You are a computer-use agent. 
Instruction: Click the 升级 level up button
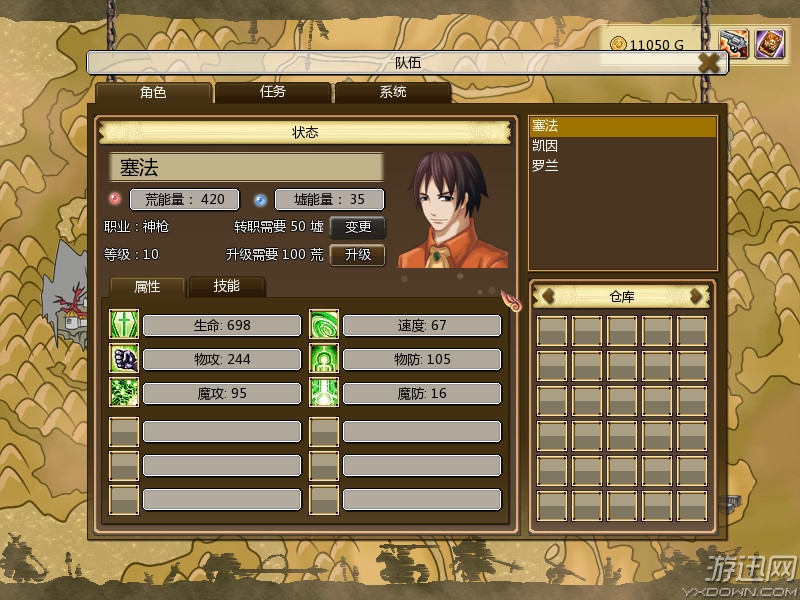coord(358,255)
